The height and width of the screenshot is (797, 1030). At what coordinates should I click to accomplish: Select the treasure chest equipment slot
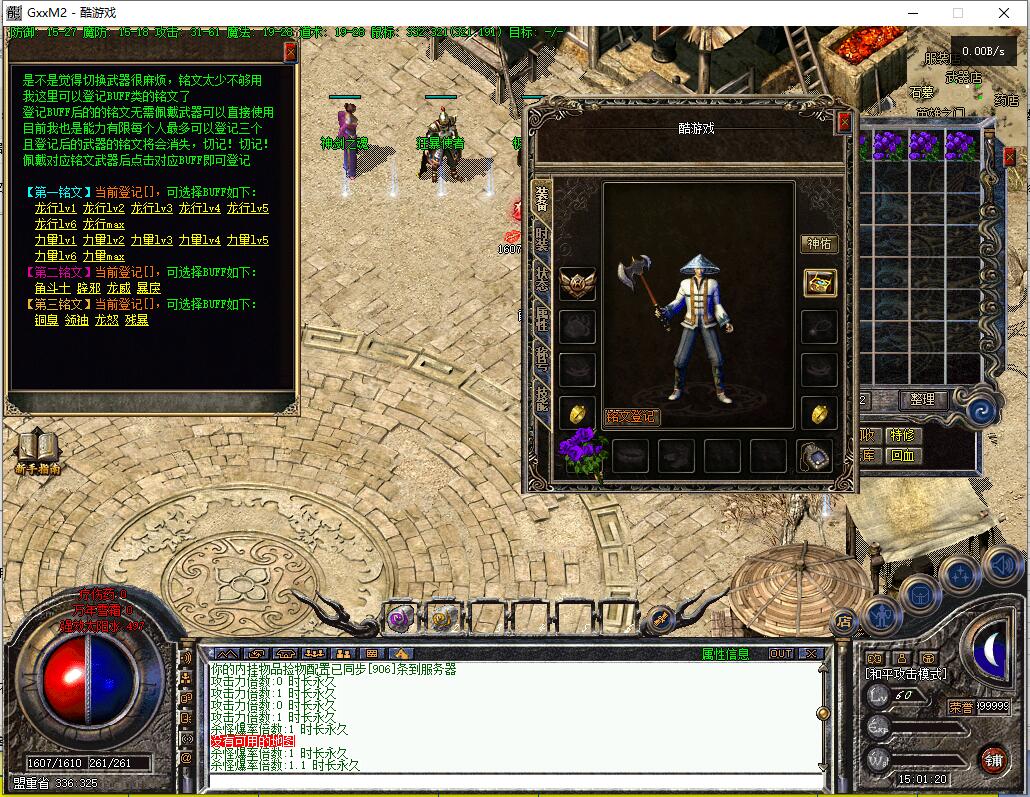[820, 282]
